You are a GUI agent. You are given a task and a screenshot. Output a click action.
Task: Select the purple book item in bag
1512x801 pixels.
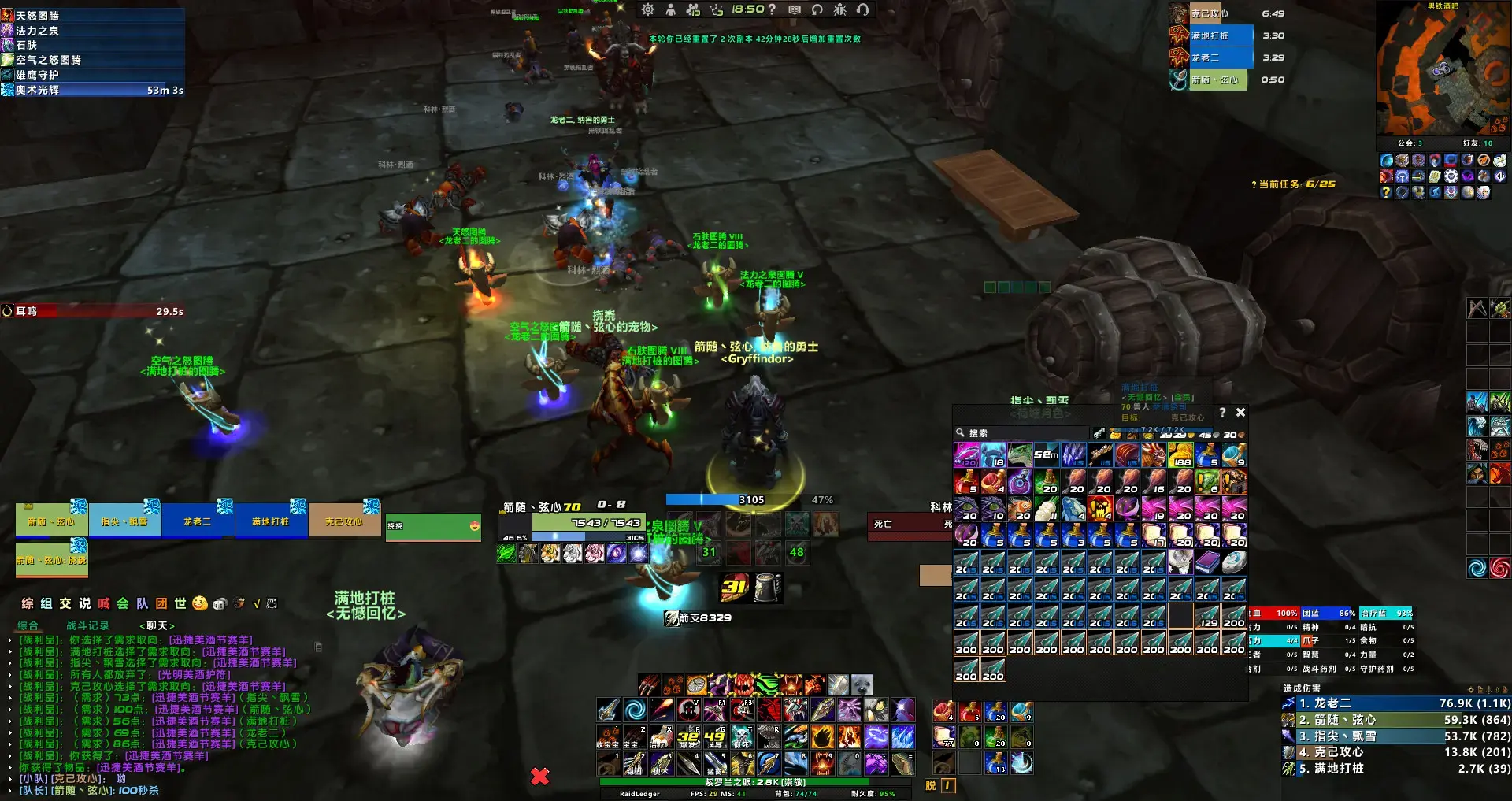(x=1207, y=562)
